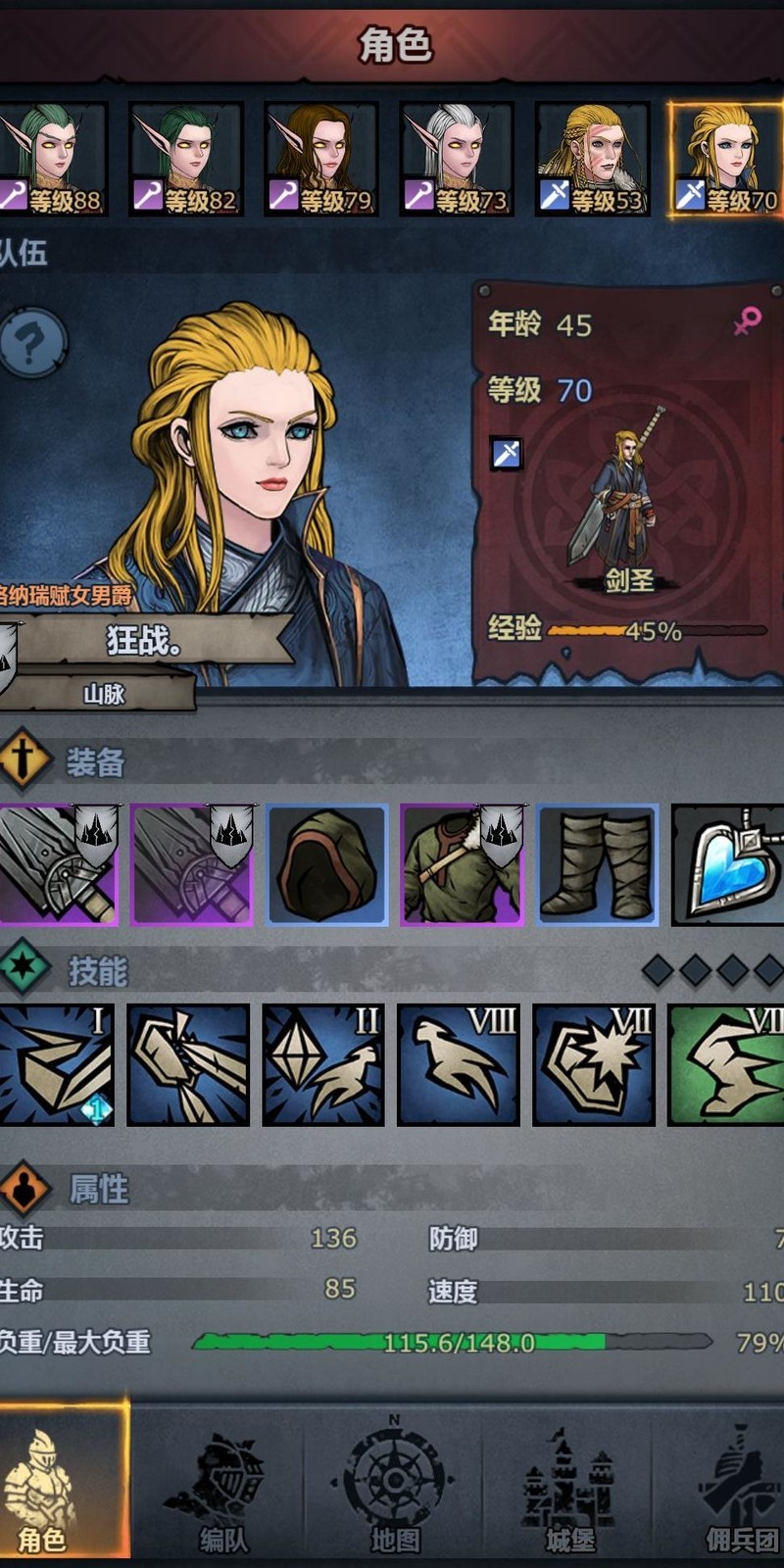Select the green tunic armor slot
784x1568 pixels.
point(463,865)
